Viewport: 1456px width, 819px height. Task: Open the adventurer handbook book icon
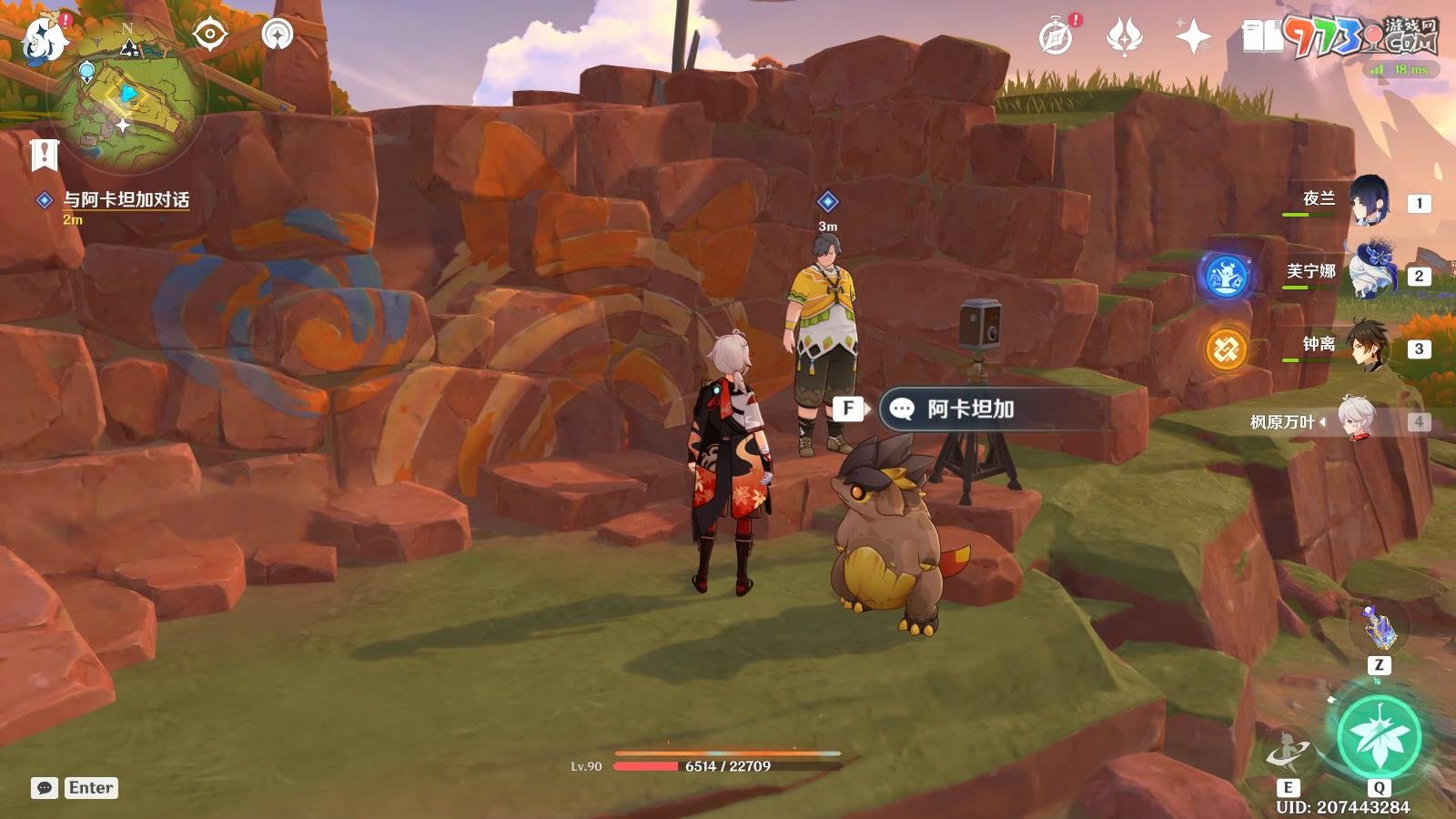1261,37
